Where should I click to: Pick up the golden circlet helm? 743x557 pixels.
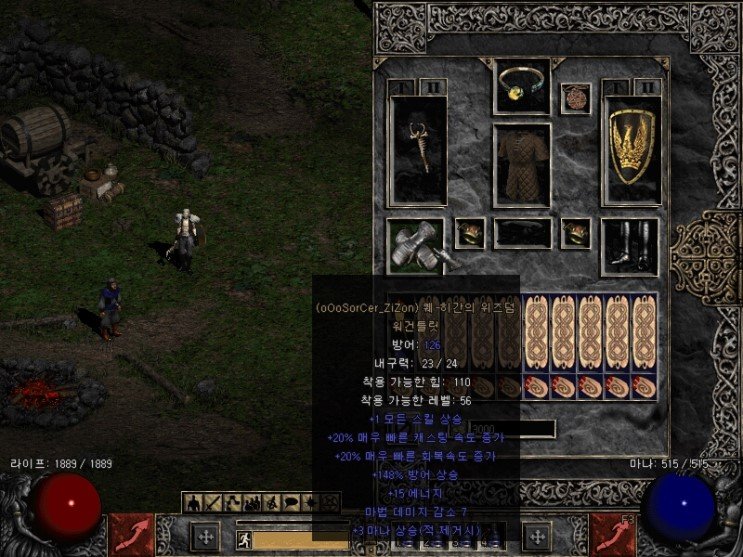coord(522,86)
